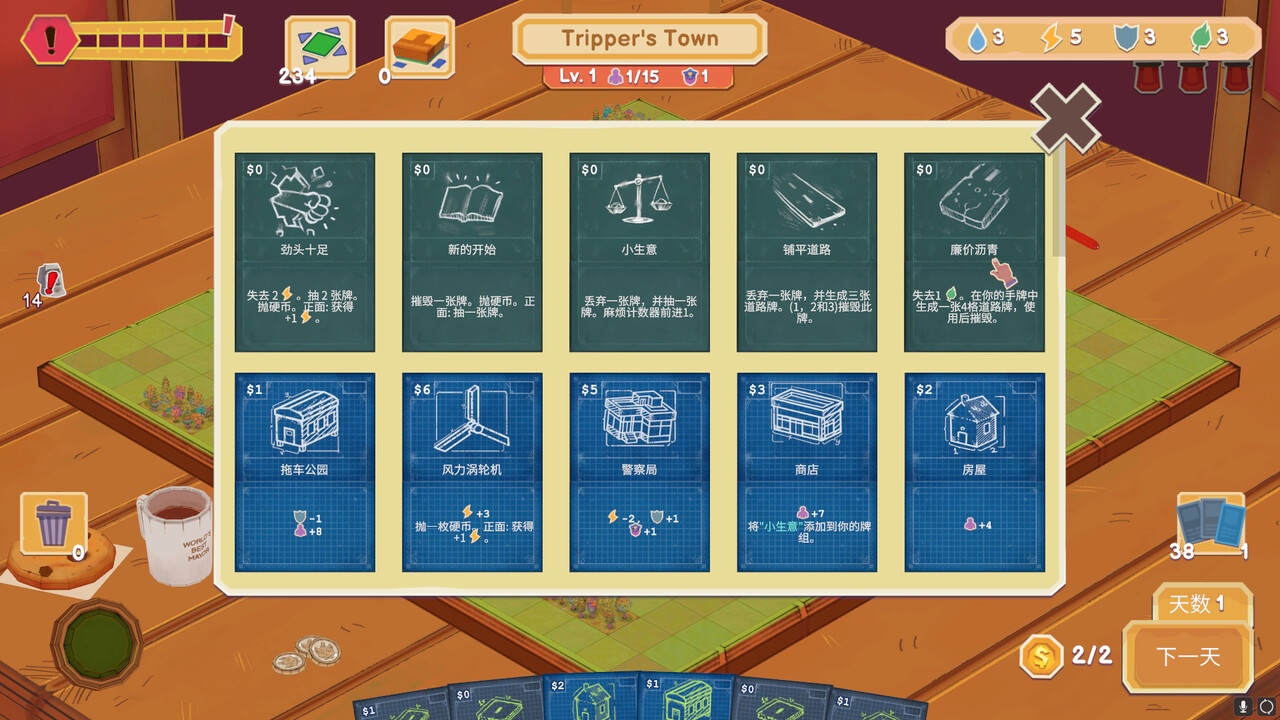The width and height of the screenshot is (1280, 720).
Task: Click the orange building block icon showing 0
Action: point(420,44)
